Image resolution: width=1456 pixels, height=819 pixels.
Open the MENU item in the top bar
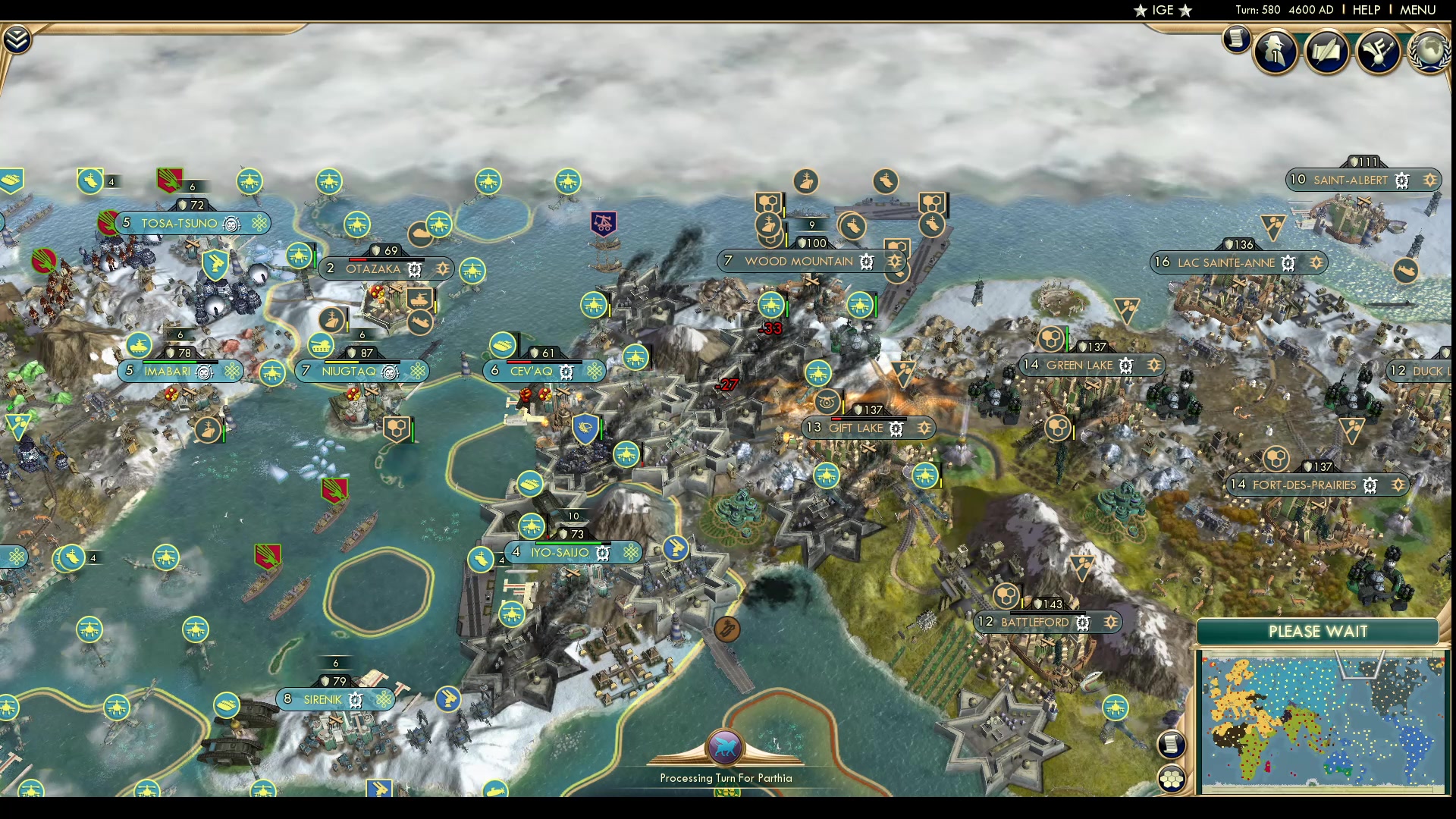[1418, 10]
